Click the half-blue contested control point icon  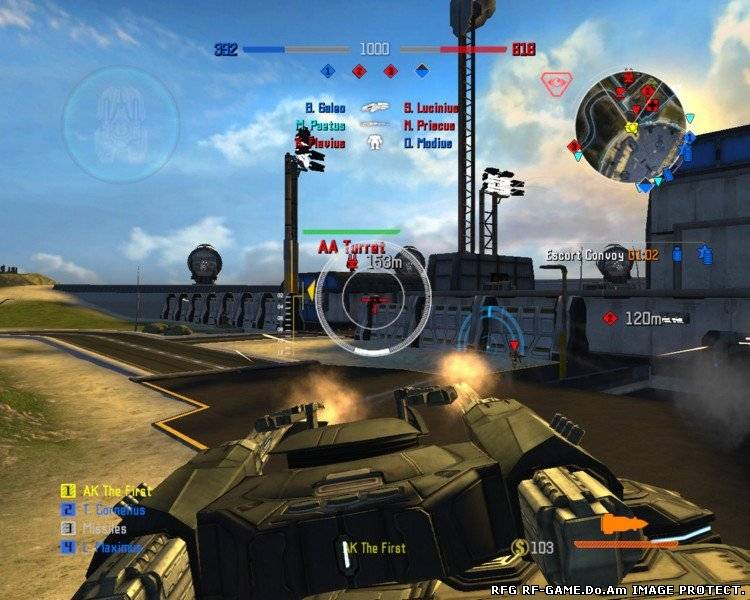pyautogui.click(x=422, y=71)
